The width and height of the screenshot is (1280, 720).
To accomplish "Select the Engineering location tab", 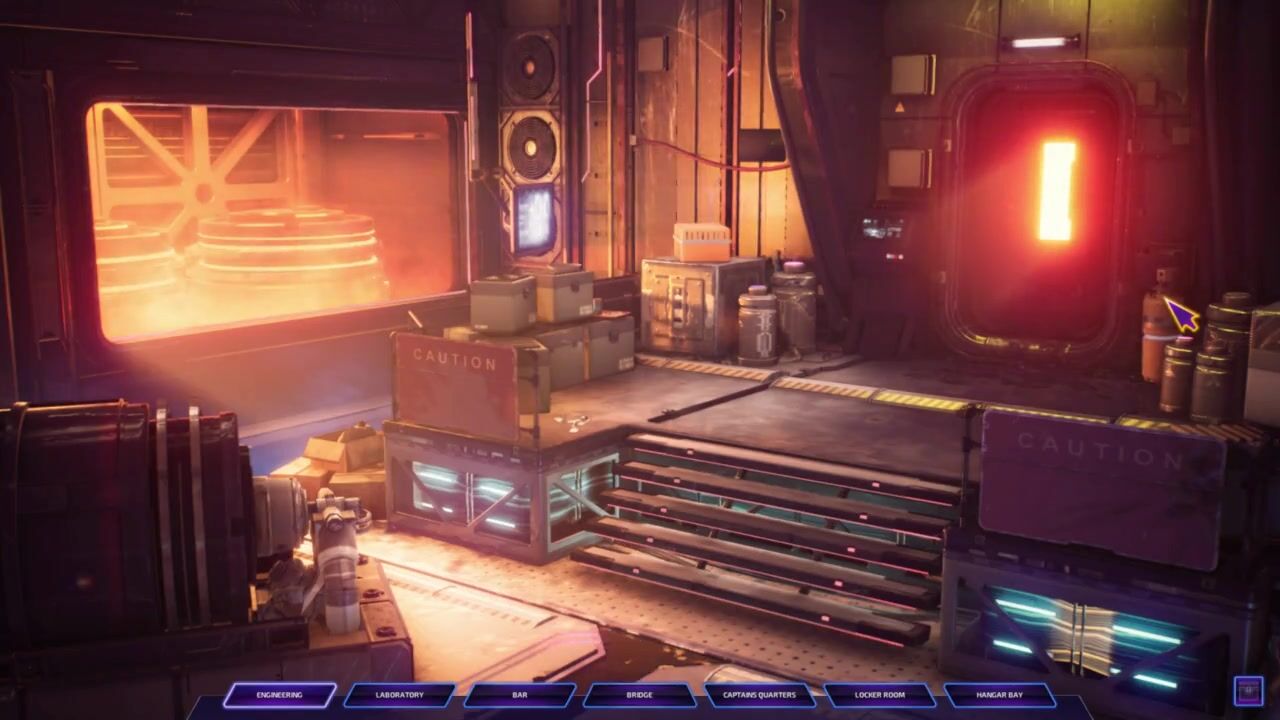I will [x=279, y=695].
